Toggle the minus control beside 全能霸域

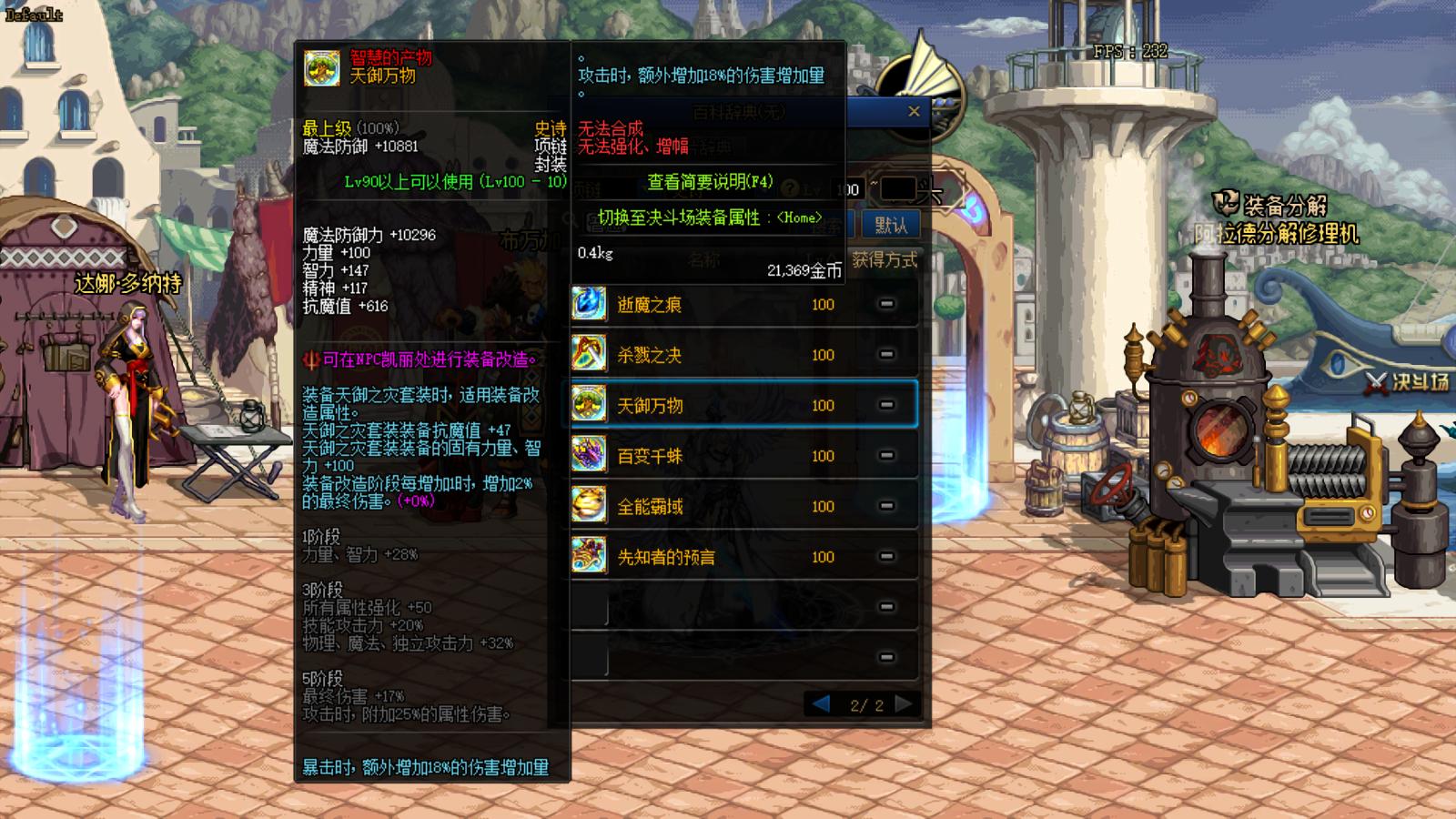click(x=885, y=507)
